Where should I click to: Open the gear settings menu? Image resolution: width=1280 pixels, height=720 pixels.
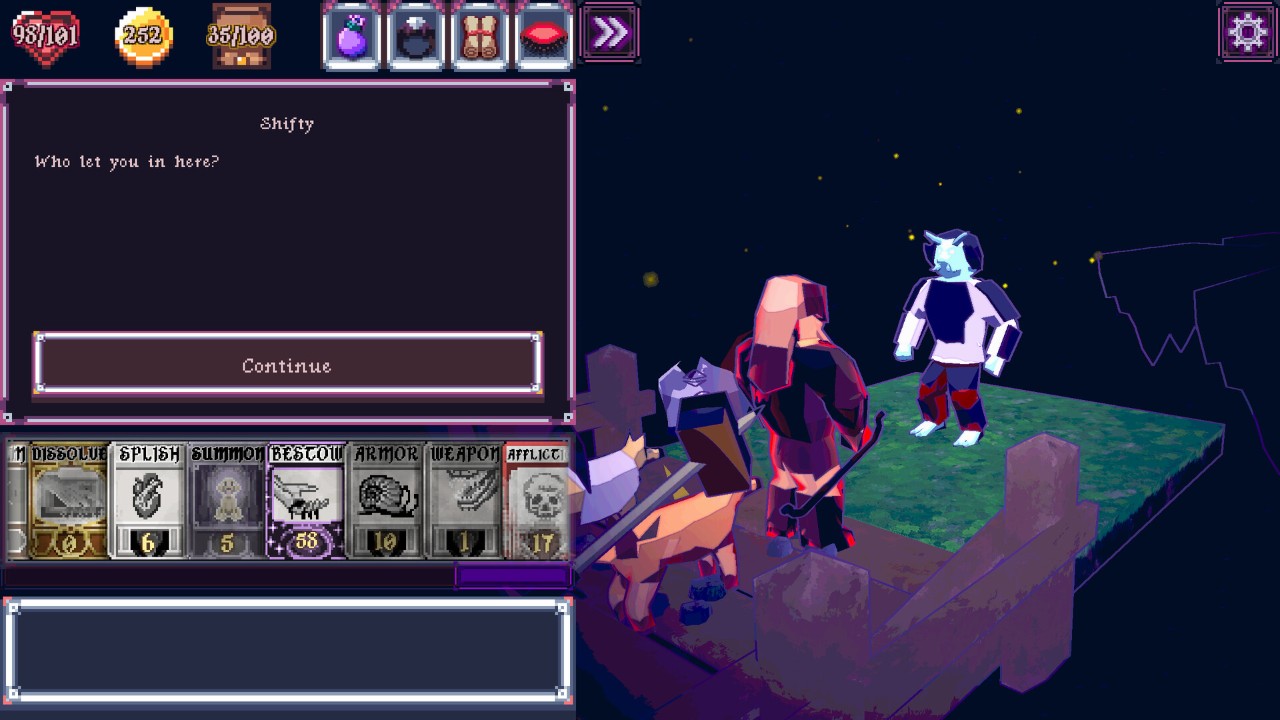click(x=1247, y=33)
